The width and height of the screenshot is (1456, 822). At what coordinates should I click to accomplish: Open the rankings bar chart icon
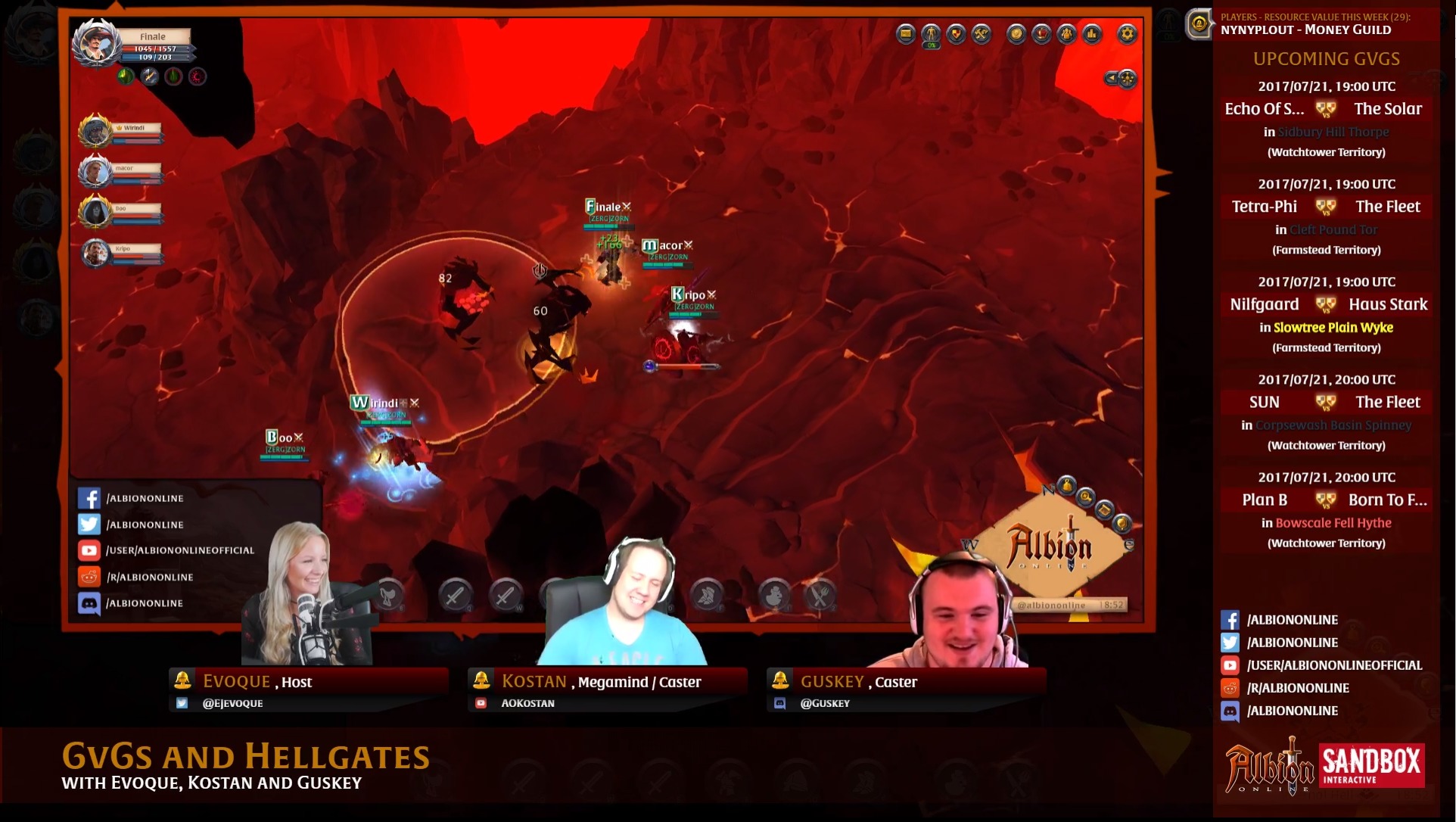[1090, 35]
